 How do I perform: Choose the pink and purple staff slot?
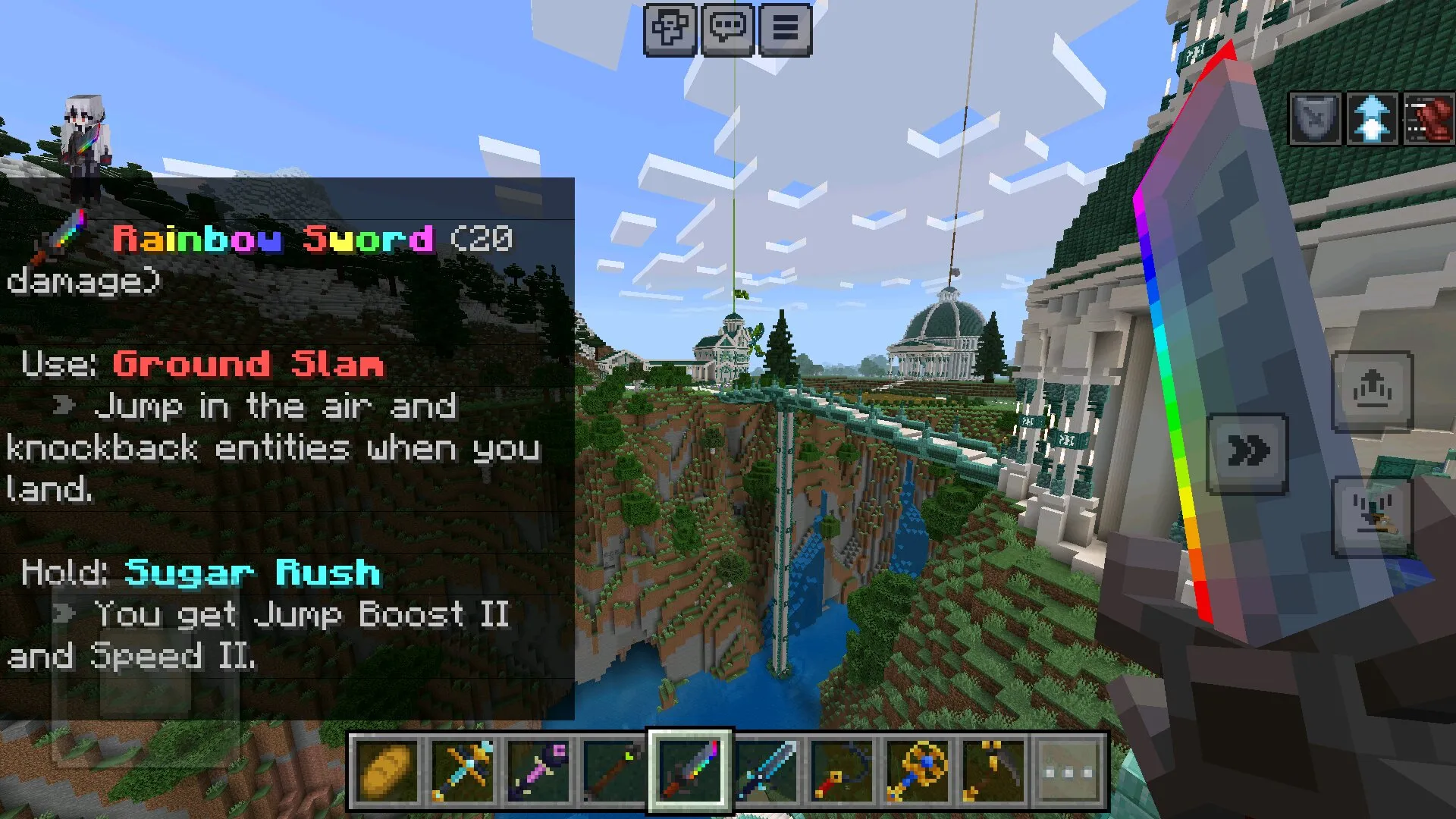[538, 771]
